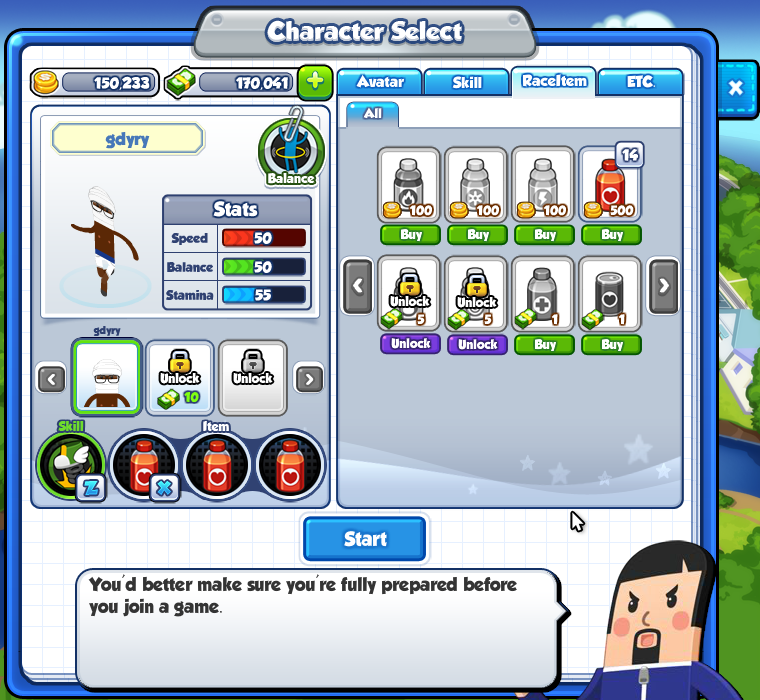760x700 pixels.
Task: Buy the red heart potion for 500
Action: 612,235
